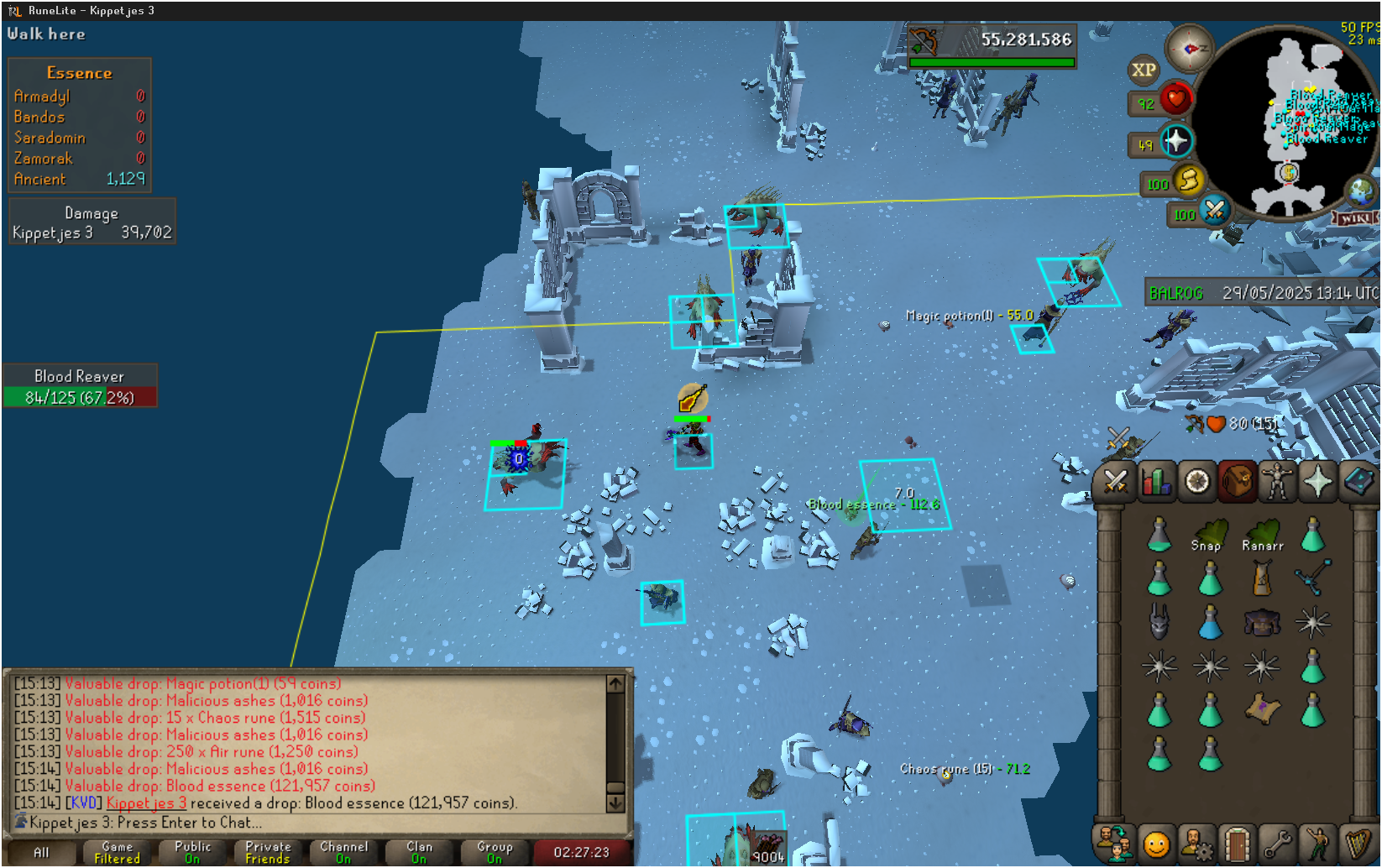Viewport: 1382px width, 868px height.
Task: Select the Ranarr herb in inventory
Action: 1261,536
